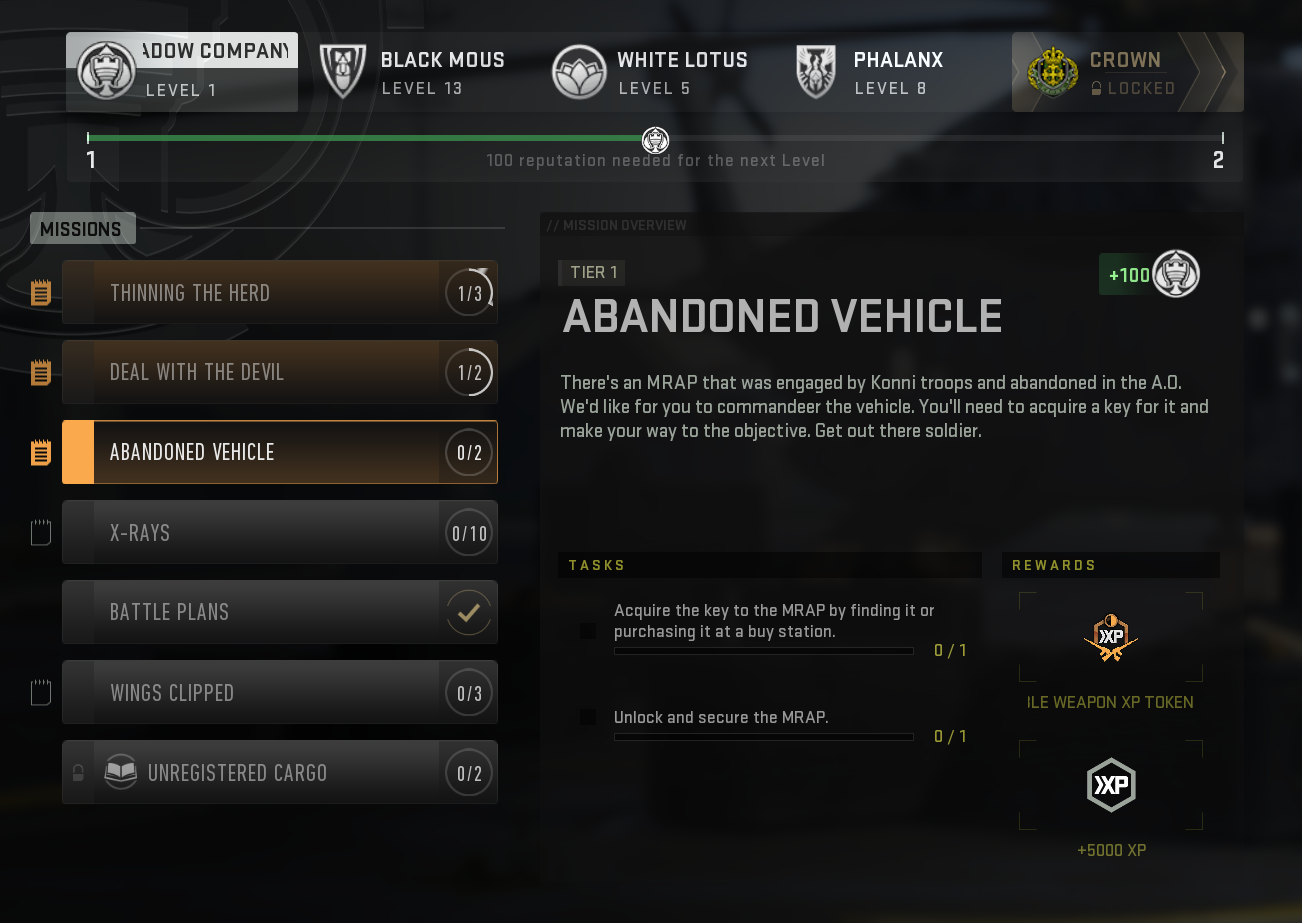This screenshot has height=923, width=1302.
Task: Switch to the Black Mous faction tab
Action: (410, 71)
